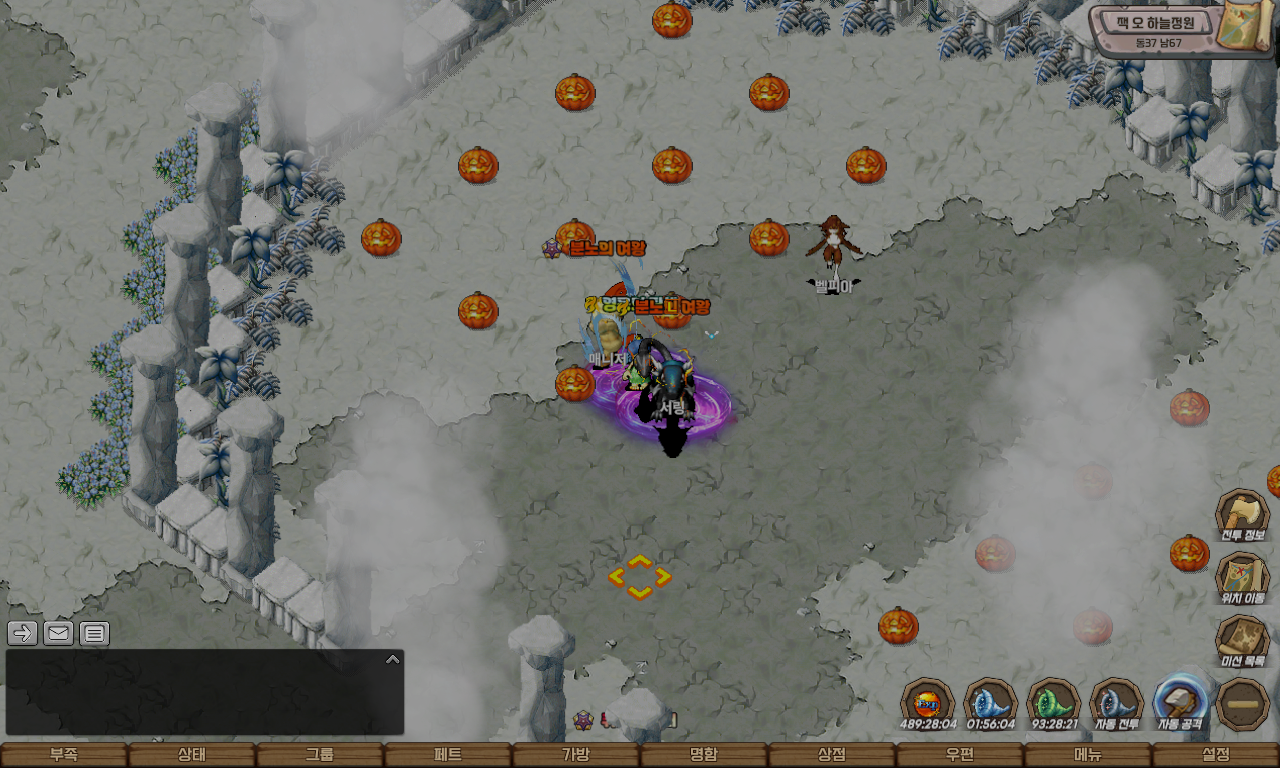Collapse the icon bar with minus button
The image size is (1280, 768).
point(1243,704)
